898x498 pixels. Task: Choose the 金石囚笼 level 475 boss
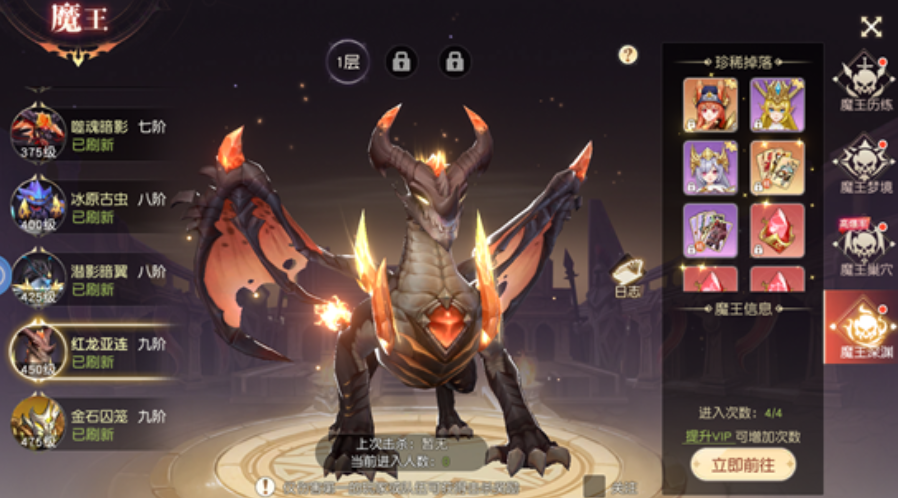coord(90,422)
